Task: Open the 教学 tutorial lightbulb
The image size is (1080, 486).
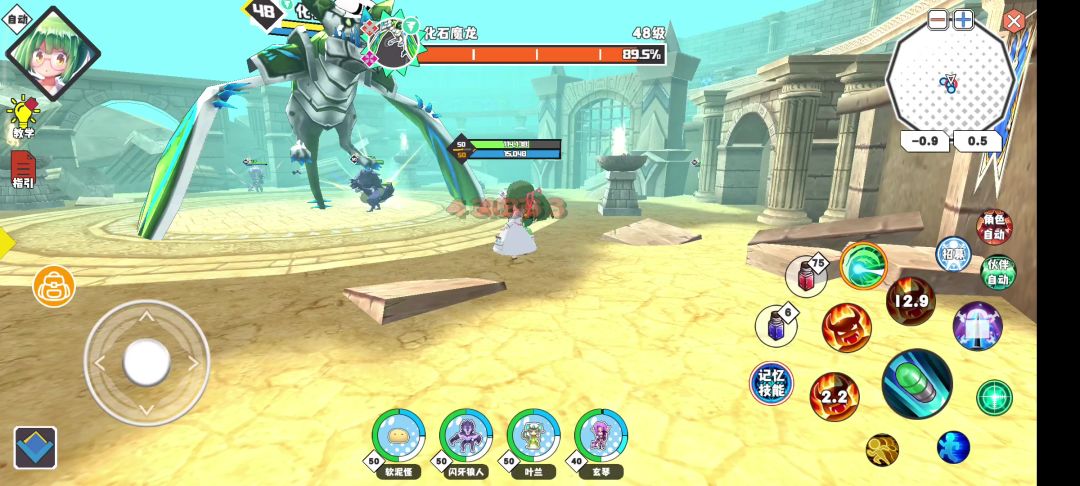Action: click(23, 115)
